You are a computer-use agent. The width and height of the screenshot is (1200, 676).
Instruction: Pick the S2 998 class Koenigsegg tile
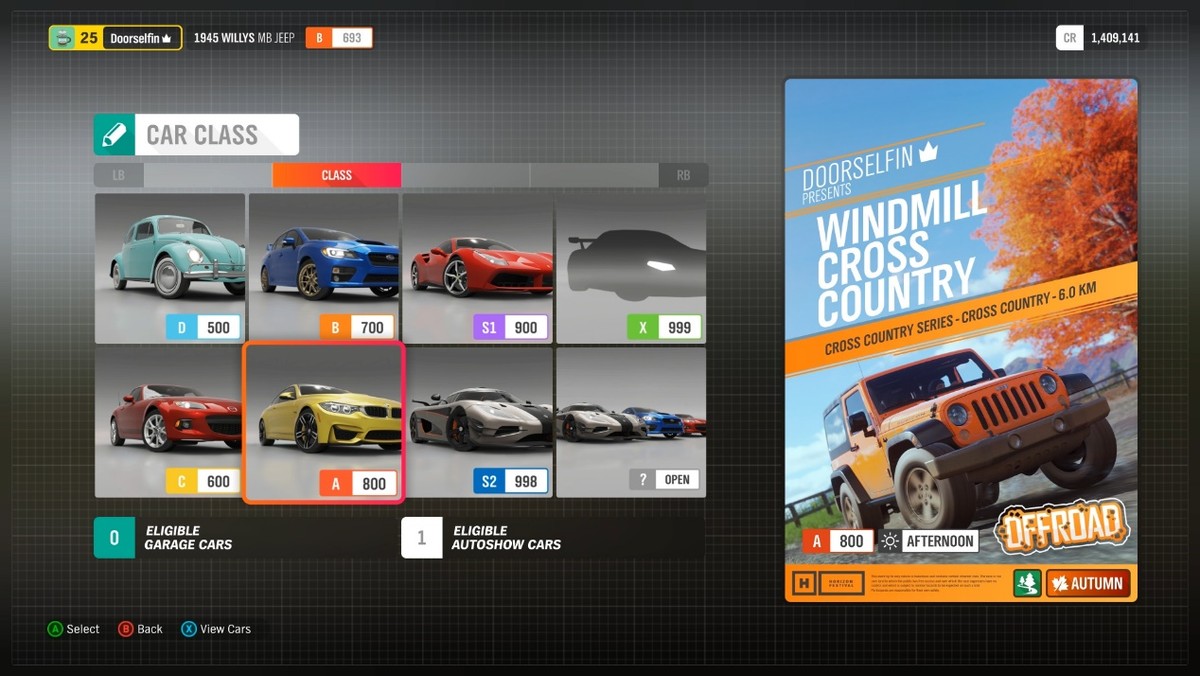(x=477, y=421)
